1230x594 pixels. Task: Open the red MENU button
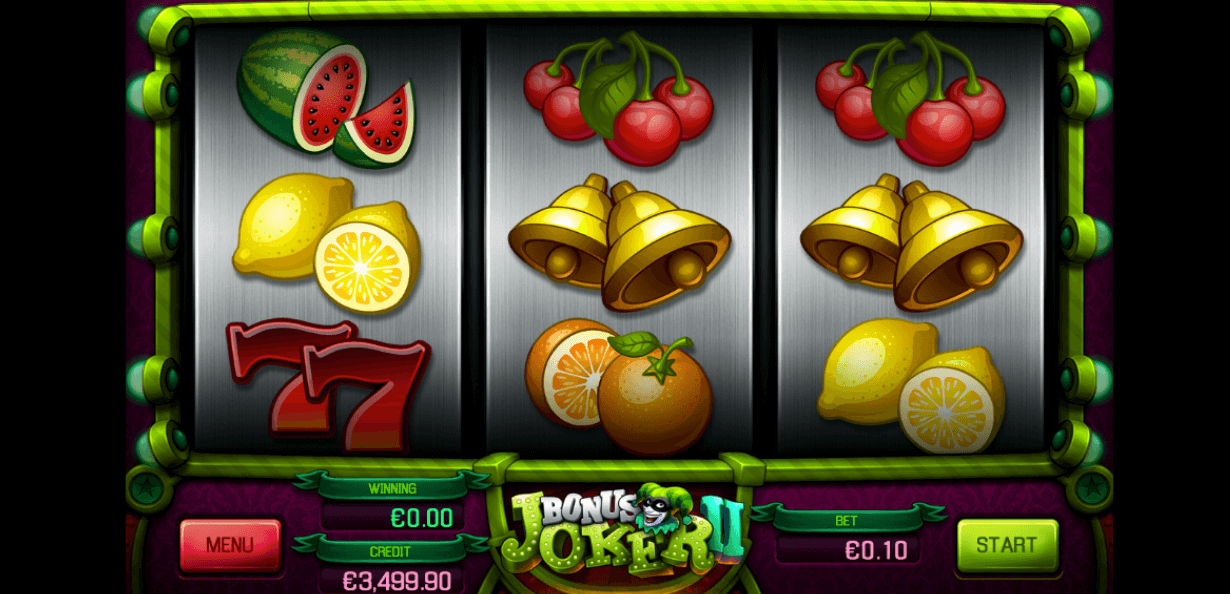click(x=230, y=545)
